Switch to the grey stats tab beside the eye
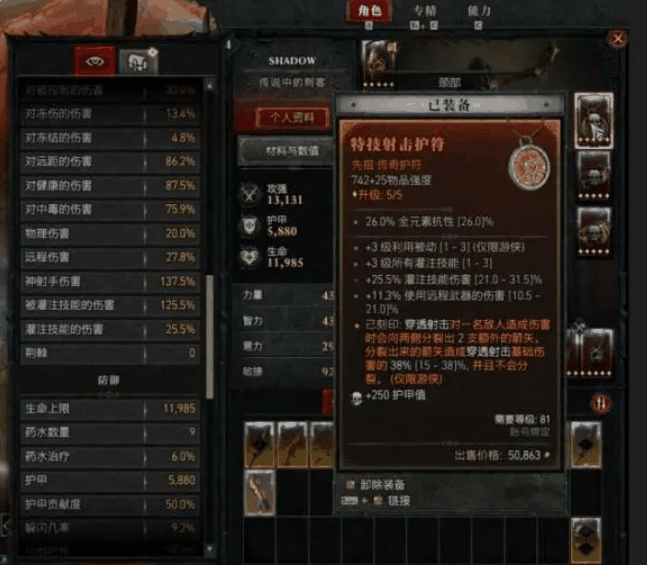 pyautogui.click(x=137, y=61)
